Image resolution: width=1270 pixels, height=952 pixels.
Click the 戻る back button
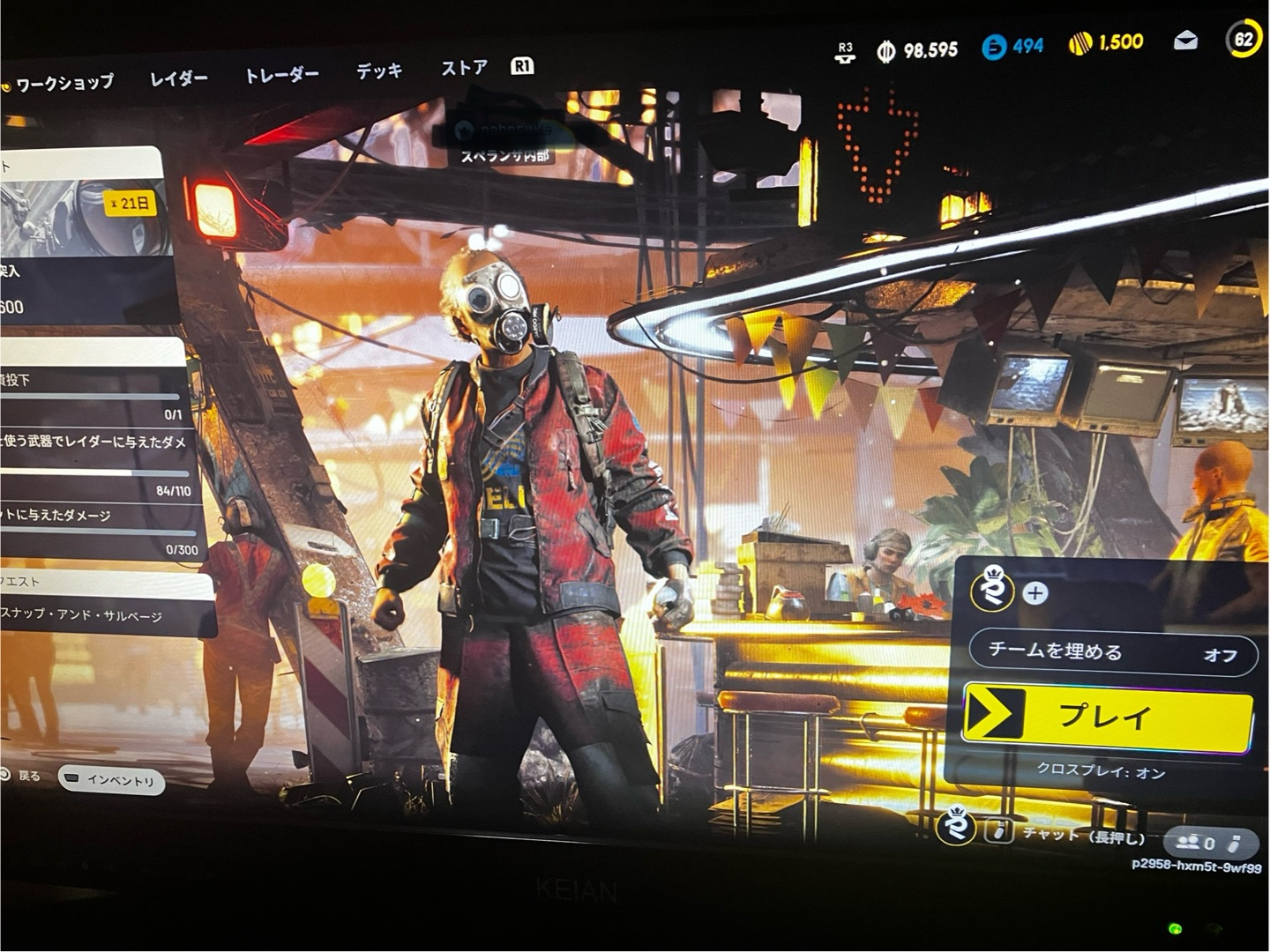click(x=21, y=776)
